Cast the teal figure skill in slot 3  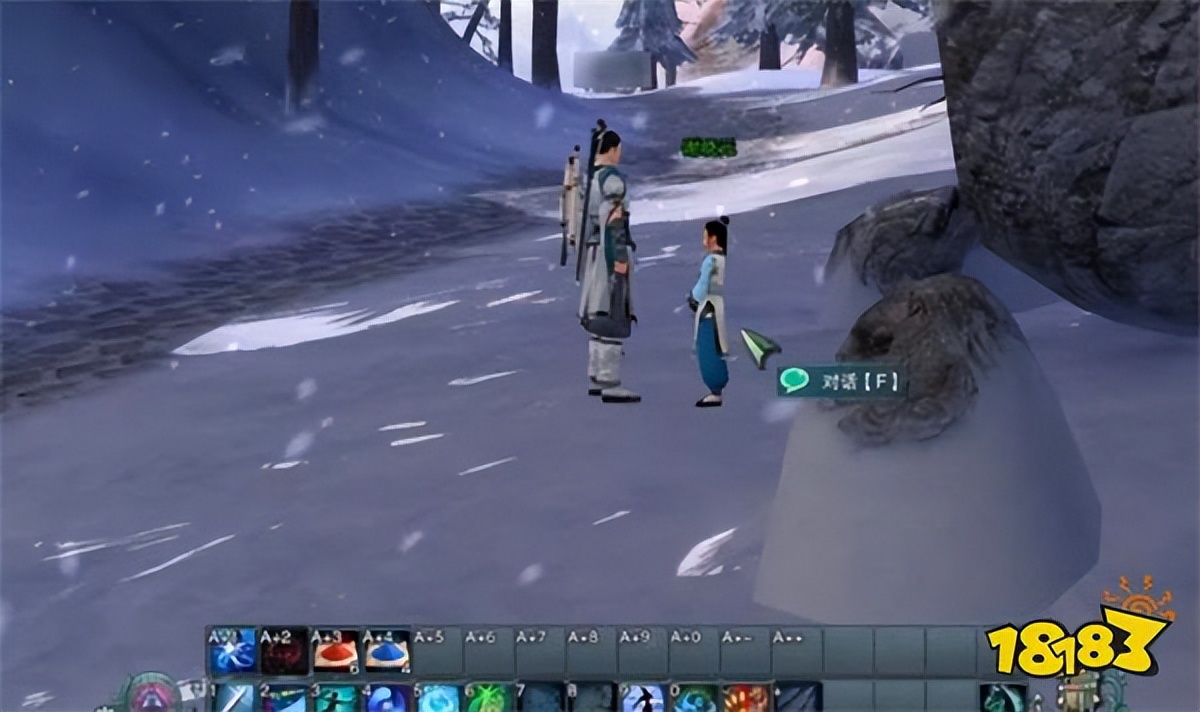(336, 698)
